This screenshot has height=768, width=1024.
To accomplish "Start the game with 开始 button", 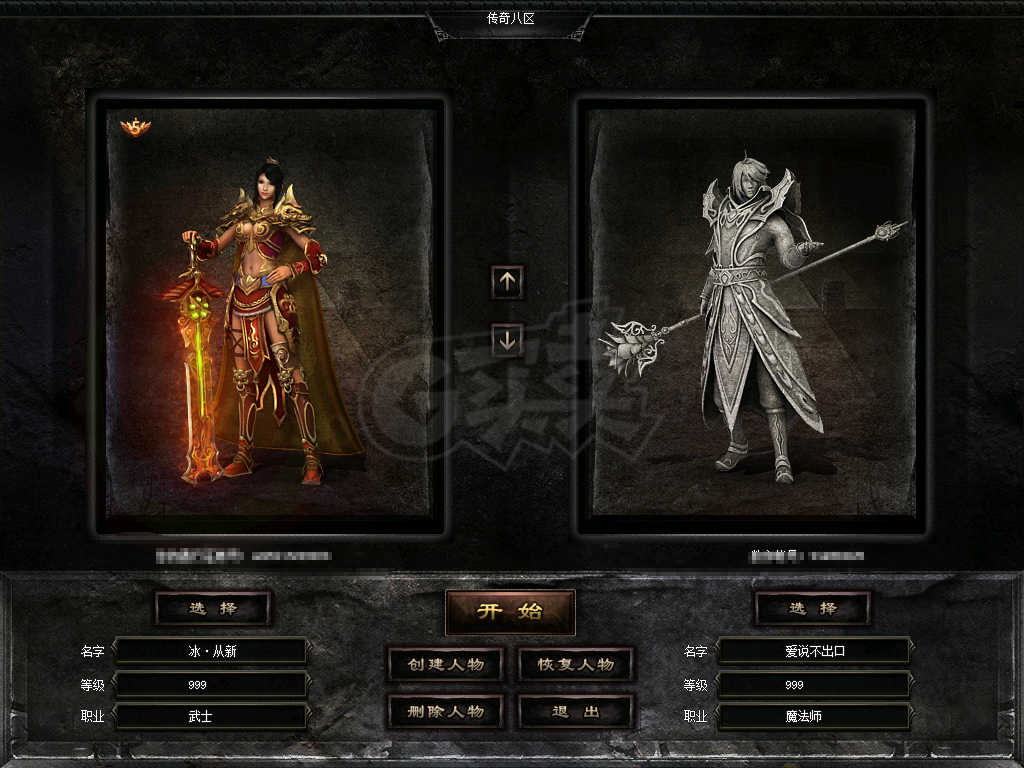I will coord(510,612).
